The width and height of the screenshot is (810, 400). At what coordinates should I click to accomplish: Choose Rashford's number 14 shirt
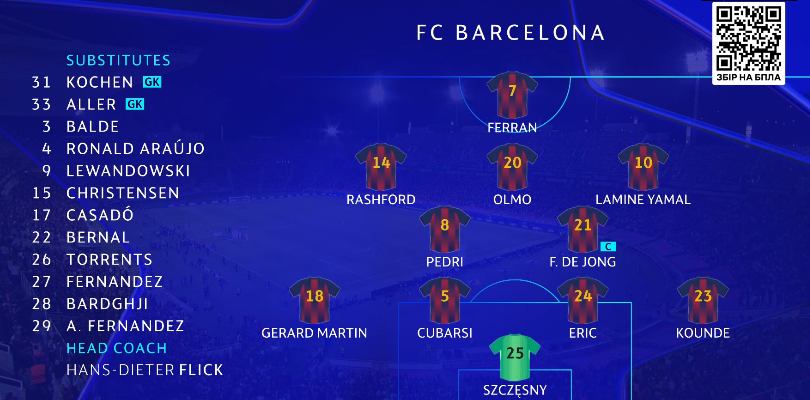tap(381, 166)
